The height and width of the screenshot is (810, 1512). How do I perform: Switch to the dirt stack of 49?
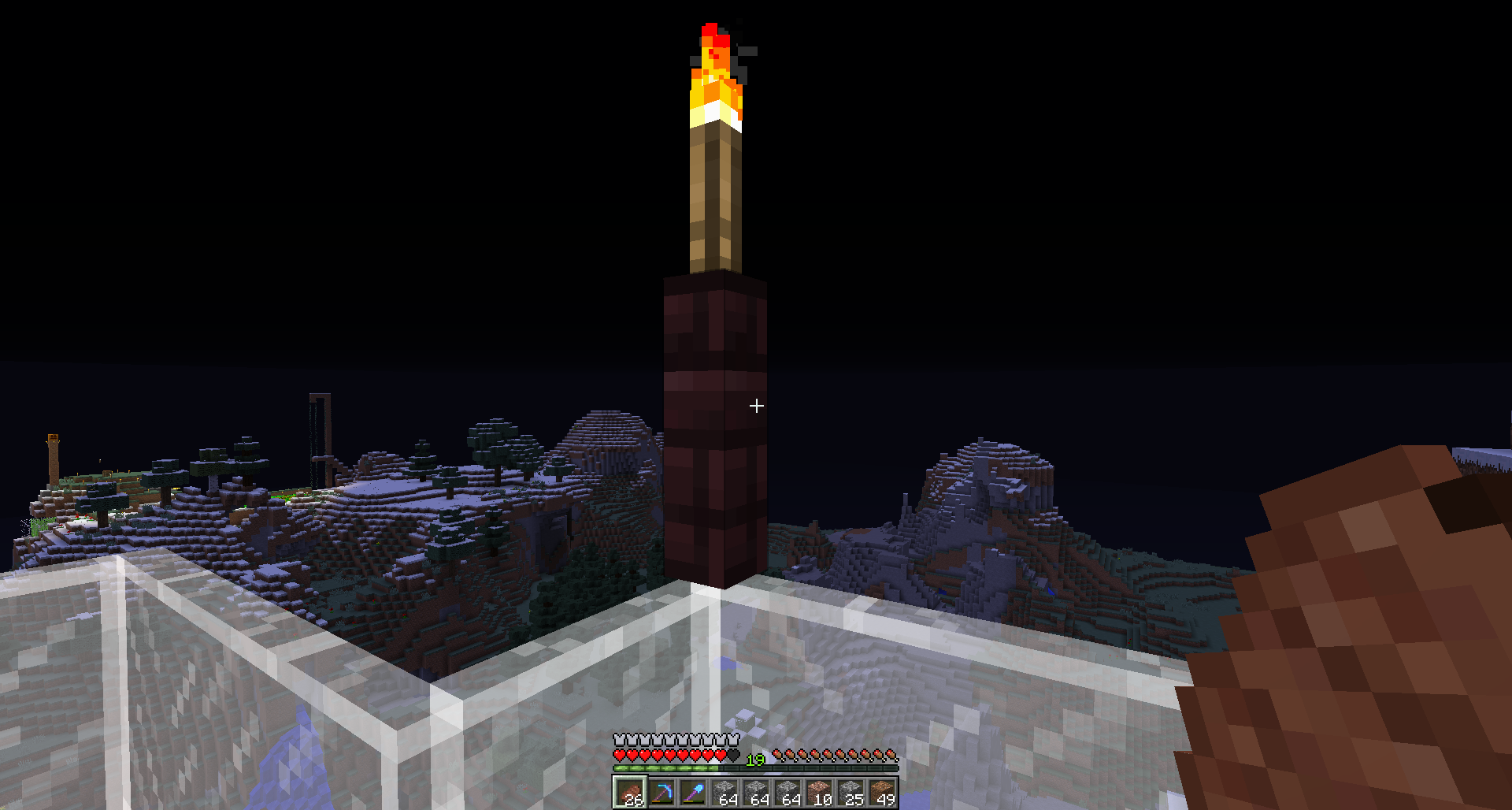[x=882, y=793]
